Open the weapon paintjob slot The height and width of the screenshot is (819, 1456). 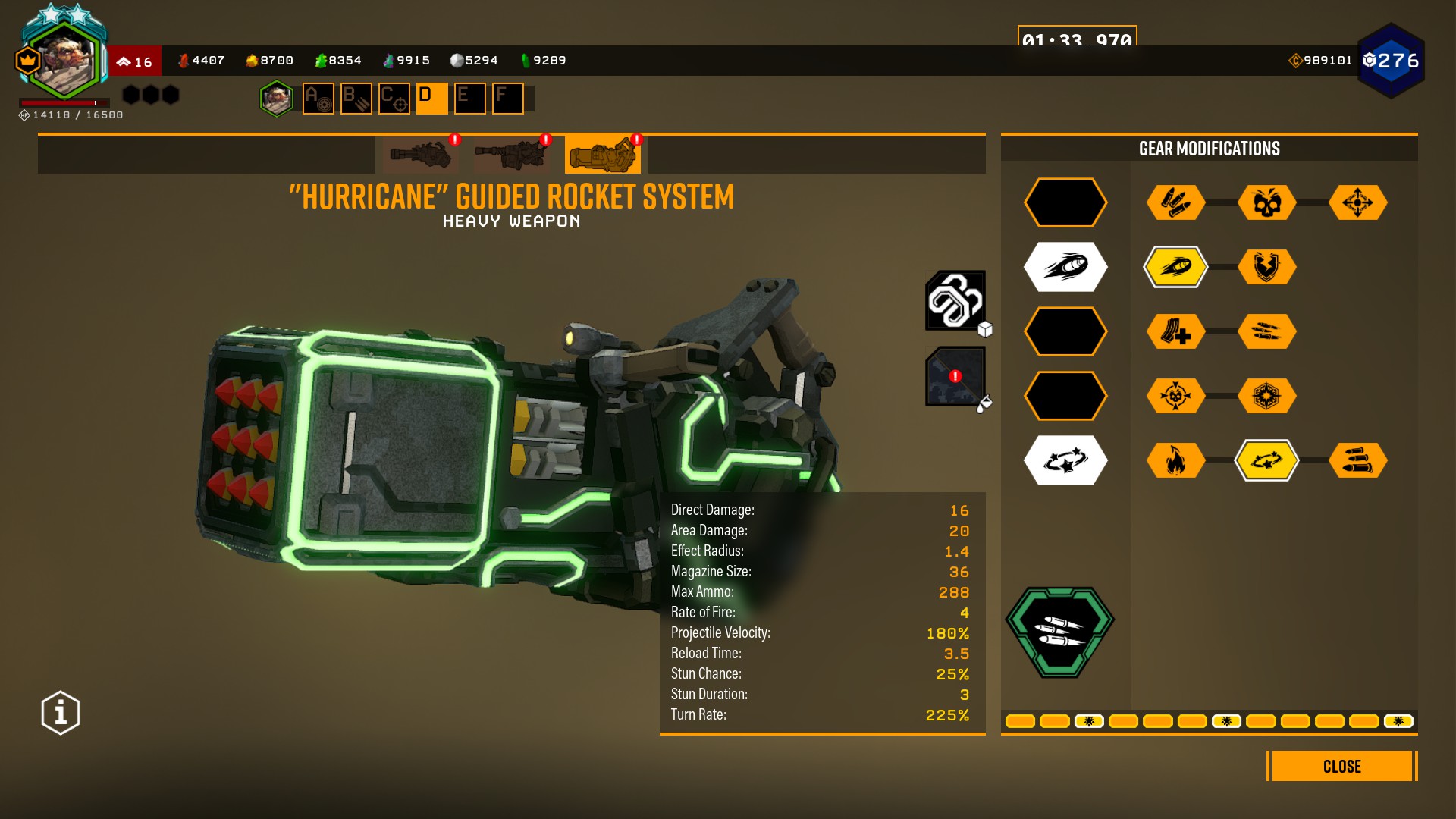(x=955, y=376)
